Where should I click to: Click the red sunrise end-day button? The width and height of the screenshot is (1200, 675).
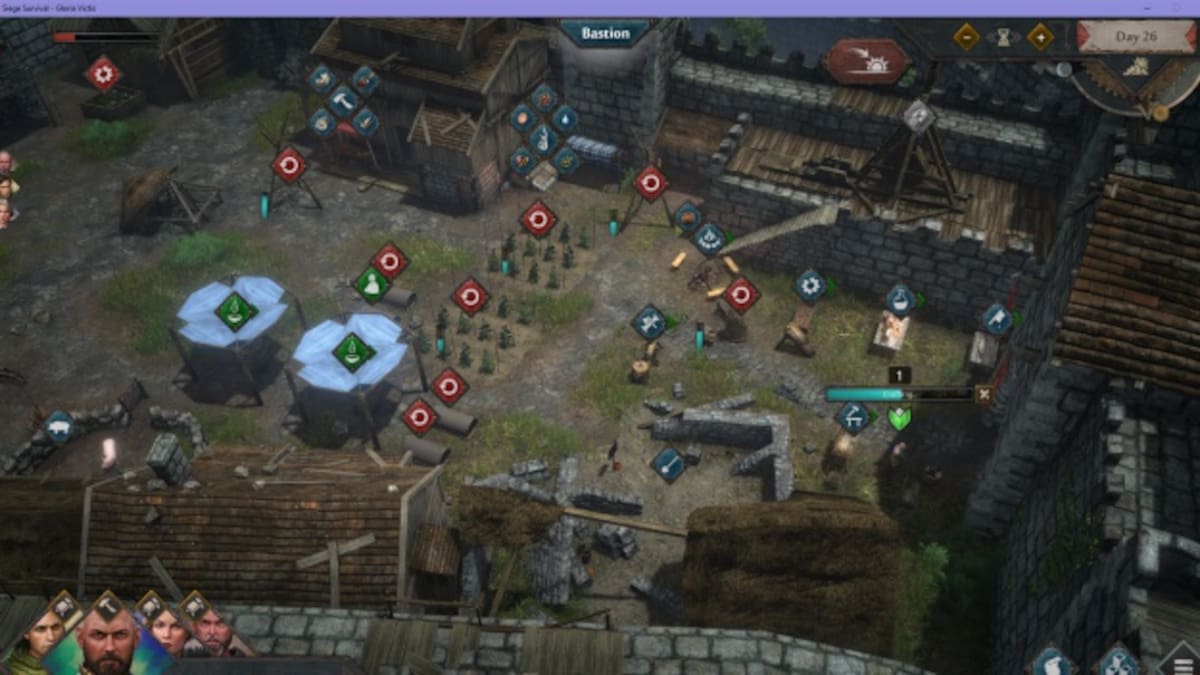[867, 61]
